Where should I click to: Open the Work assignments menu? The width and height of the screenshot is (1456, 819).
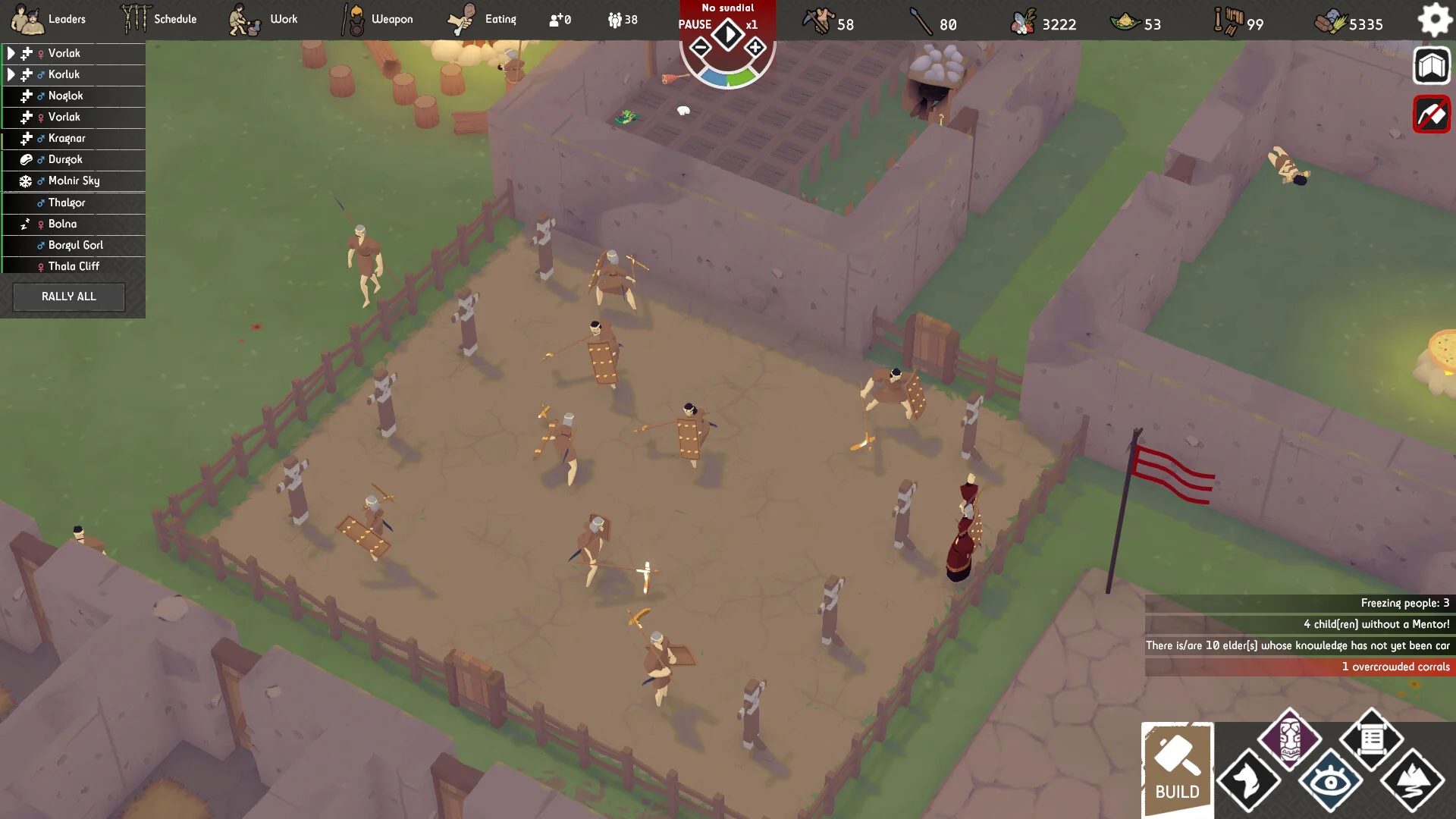point(264,19)
